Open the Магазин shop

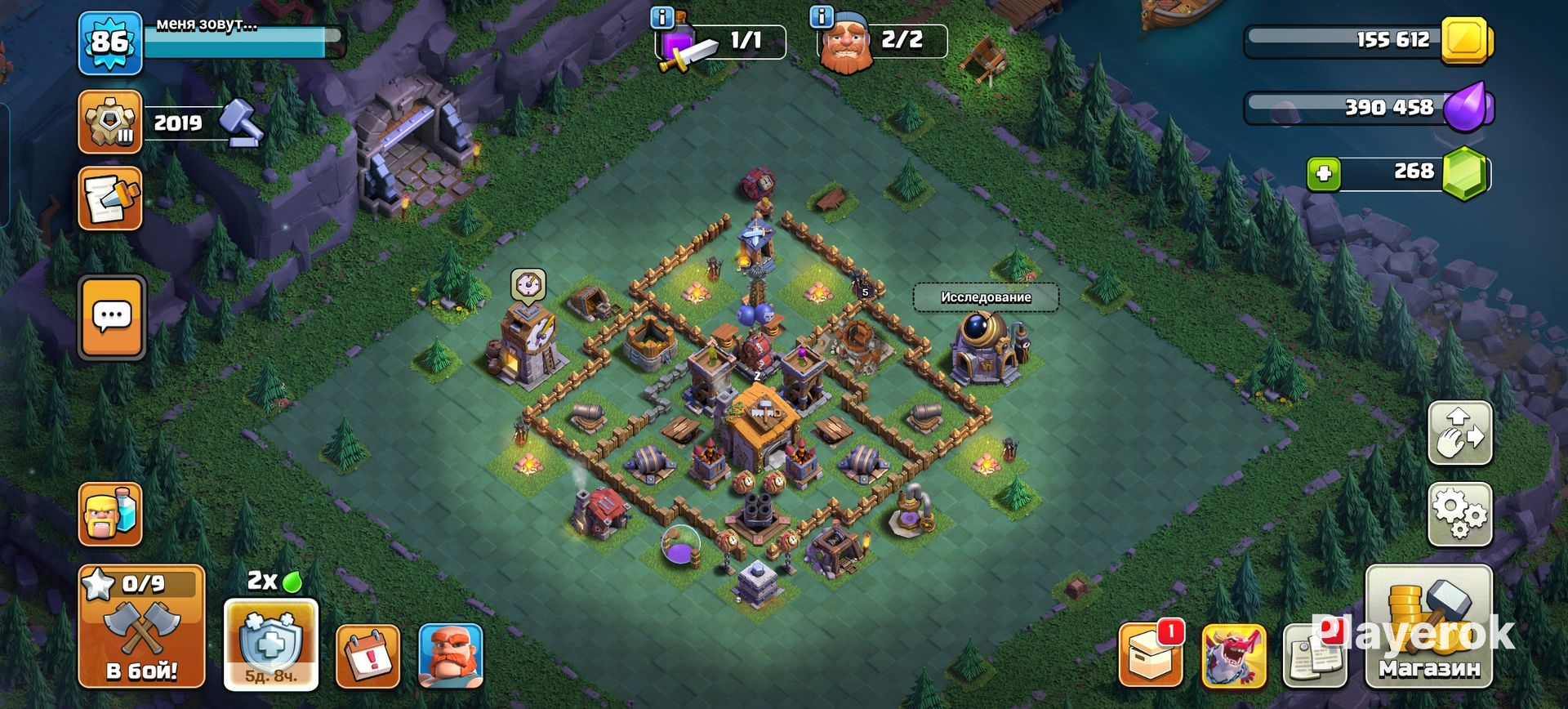click(x=1428, y=627)
